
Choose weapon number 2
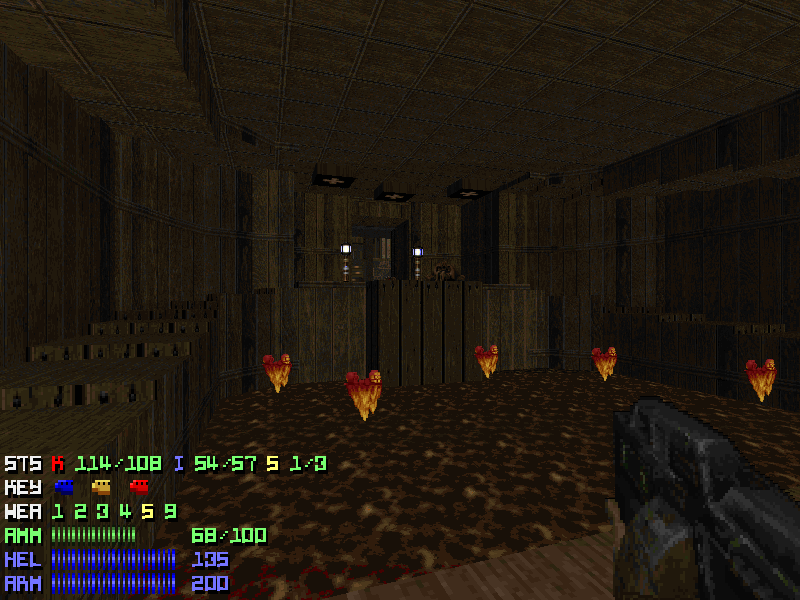tap(79, 512)
